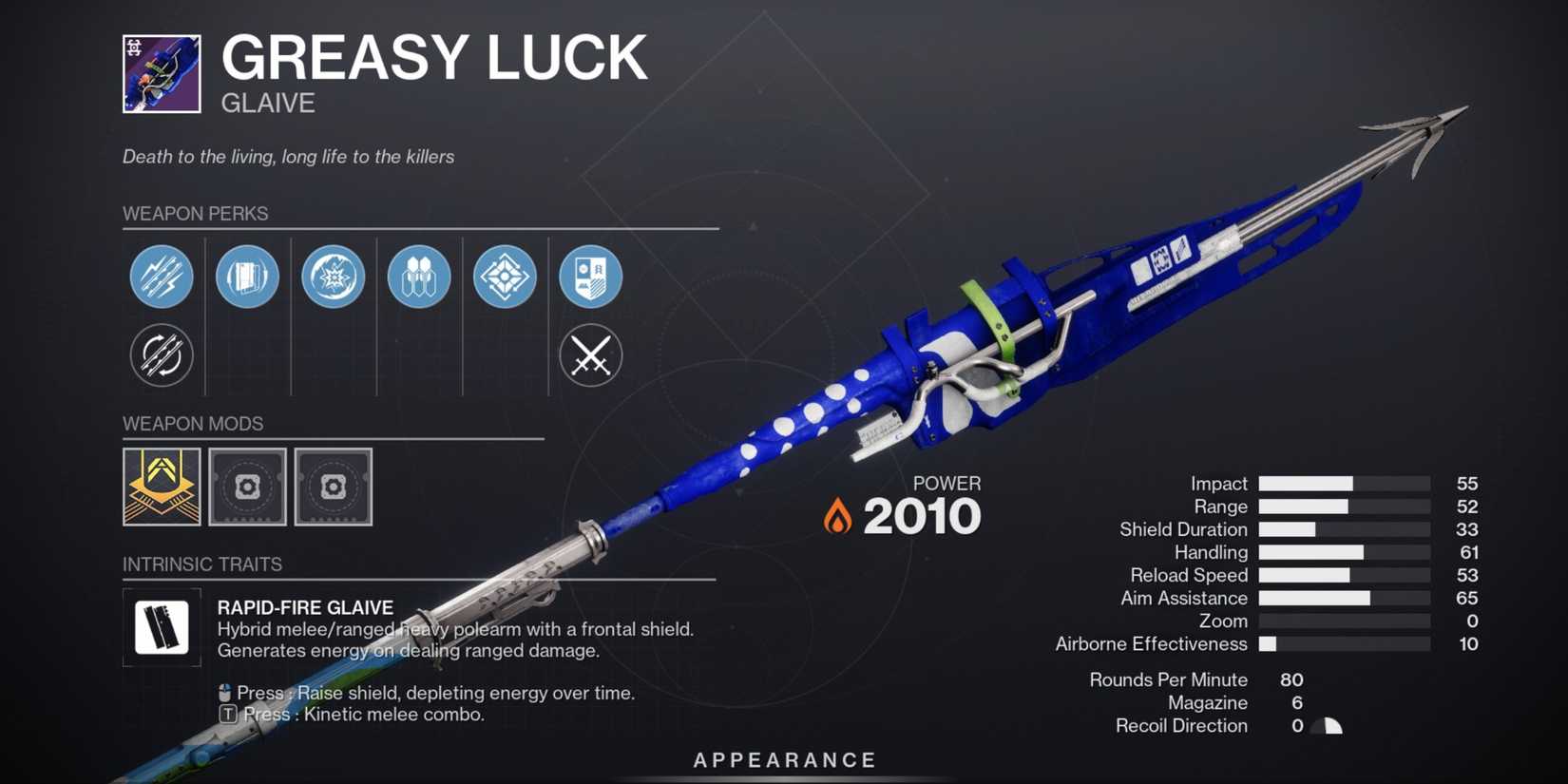Screen dimensions: 1568x784
Task: Click the first empty weapon mod socket
Action: tap(247, 488)
